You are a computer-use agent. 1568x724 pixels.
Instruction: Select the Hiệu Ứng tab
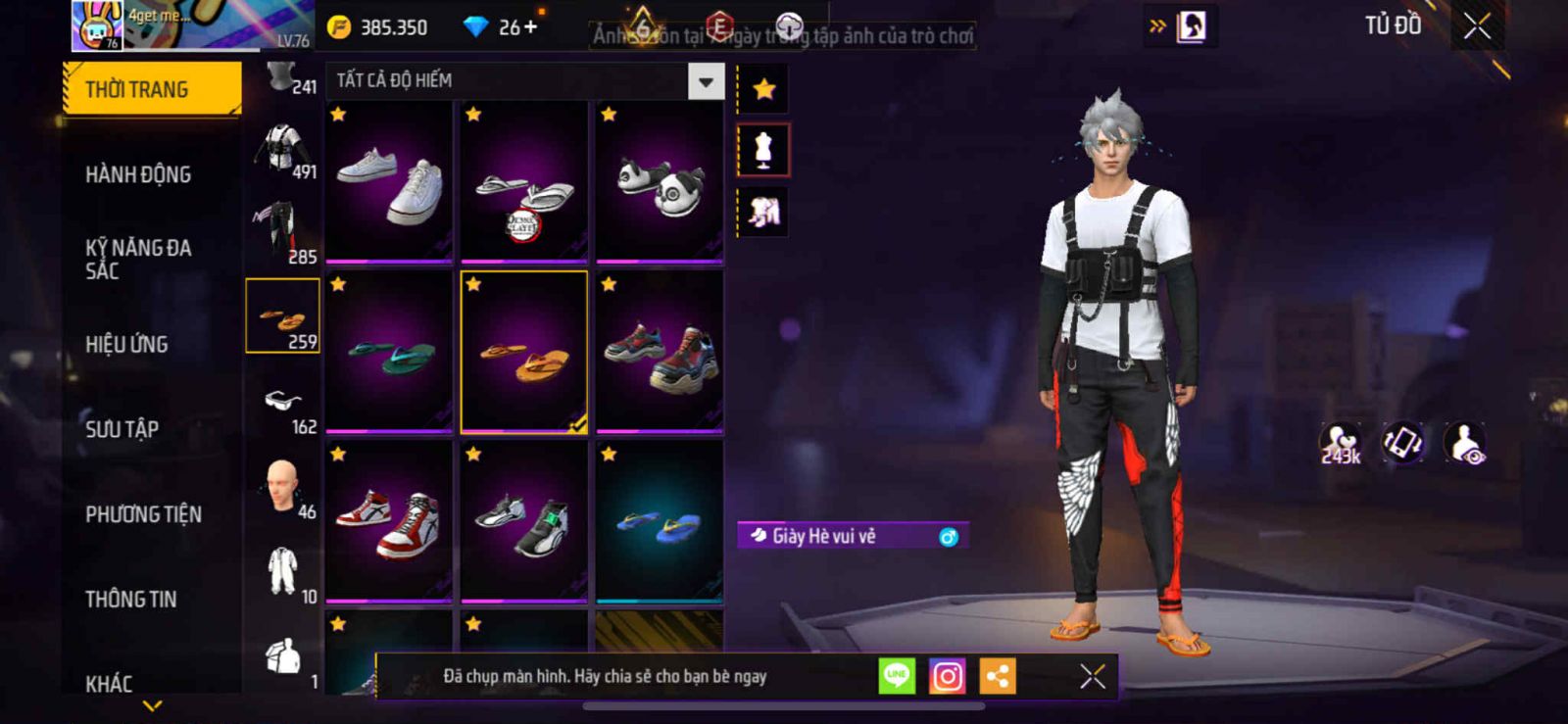tap(126, 344)
